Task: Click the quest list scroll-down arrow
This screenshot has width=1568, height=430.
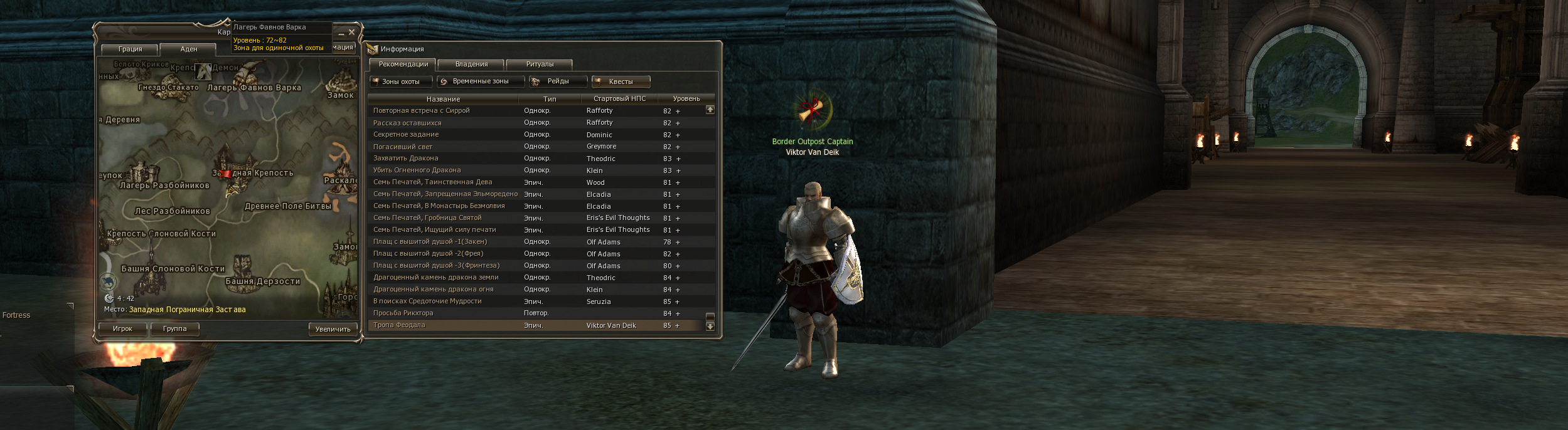Action: (710, 326)
